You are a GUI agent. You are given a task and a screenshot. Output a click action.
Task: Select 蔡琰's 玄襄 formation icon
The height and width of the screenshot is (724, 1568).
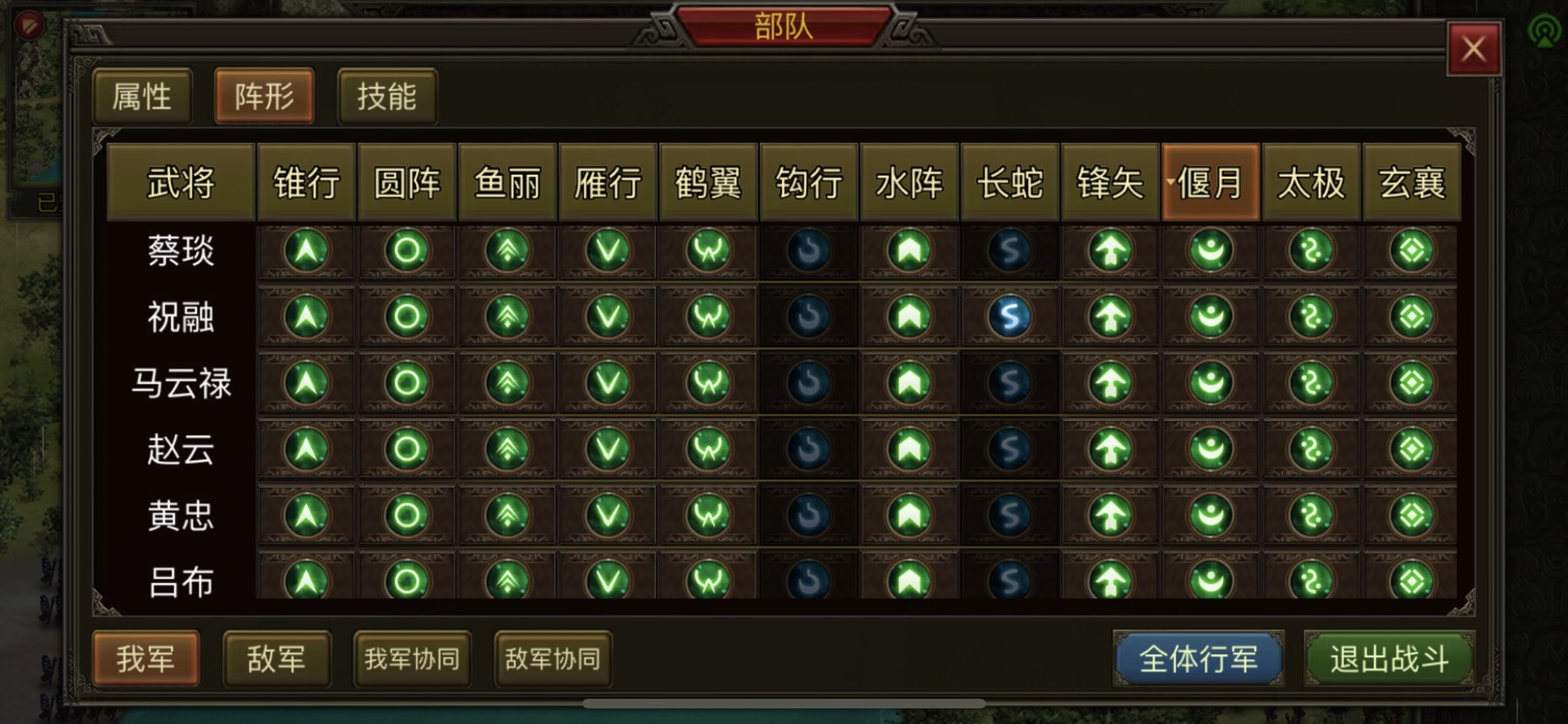1411,251
